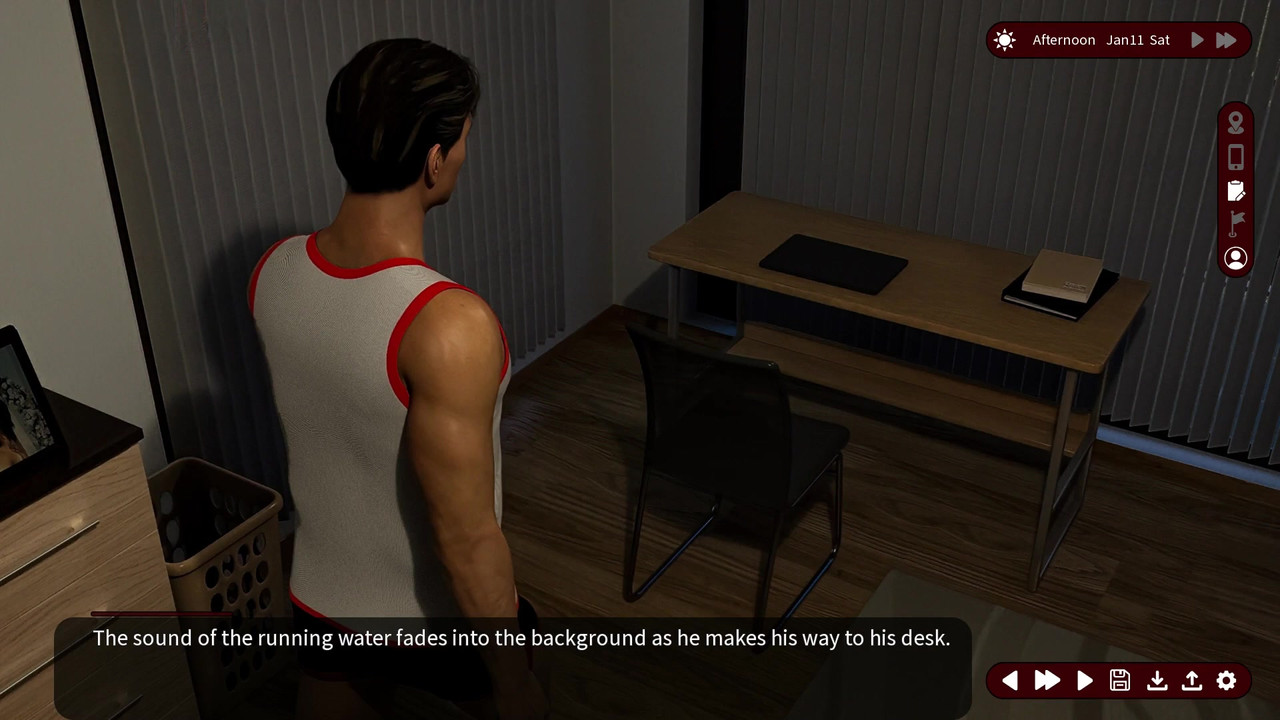The image size is (1280, 720).
Task: Open settings with the gear icon
Action: tap(1227, 681)
